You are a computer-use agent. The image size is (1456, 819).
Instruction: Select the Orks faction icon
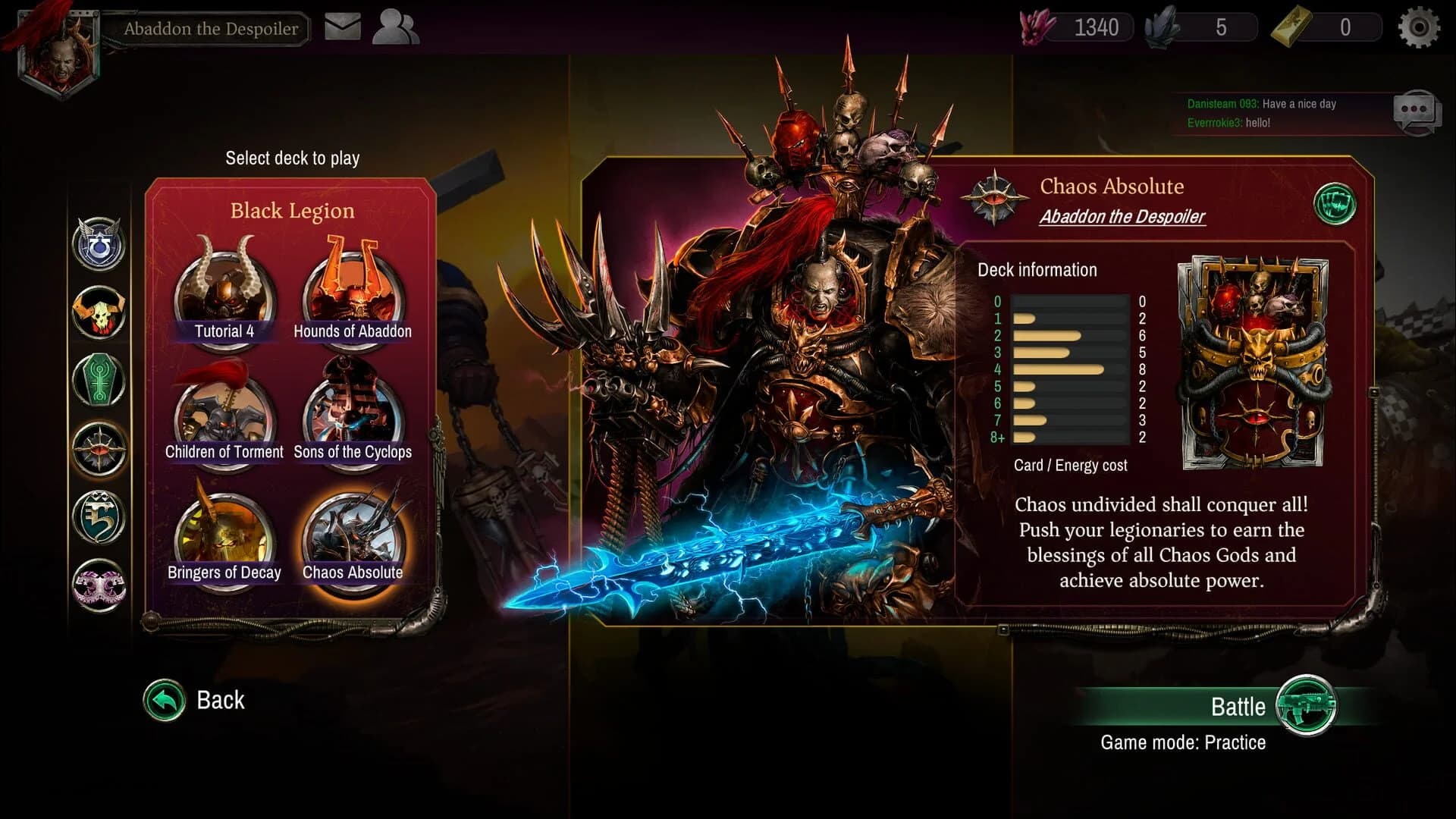(x=100, y=311)
